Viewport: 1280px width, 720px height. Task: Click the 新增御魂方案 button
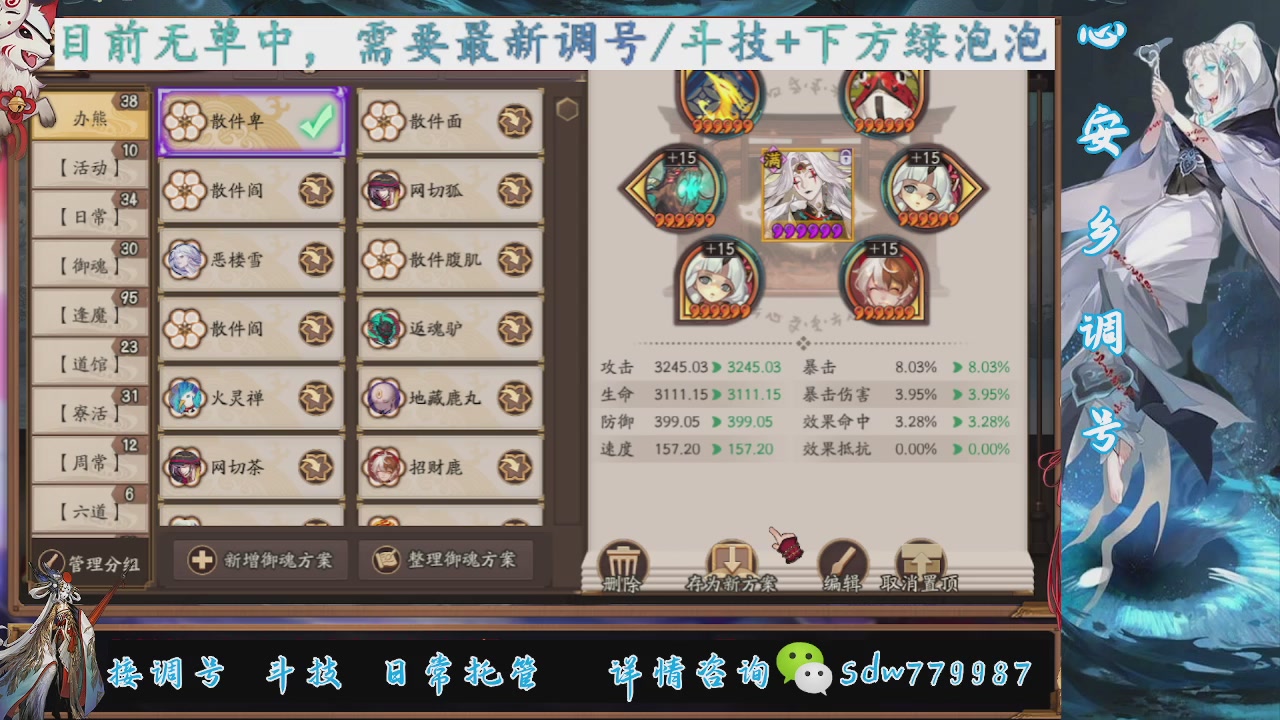258,561
